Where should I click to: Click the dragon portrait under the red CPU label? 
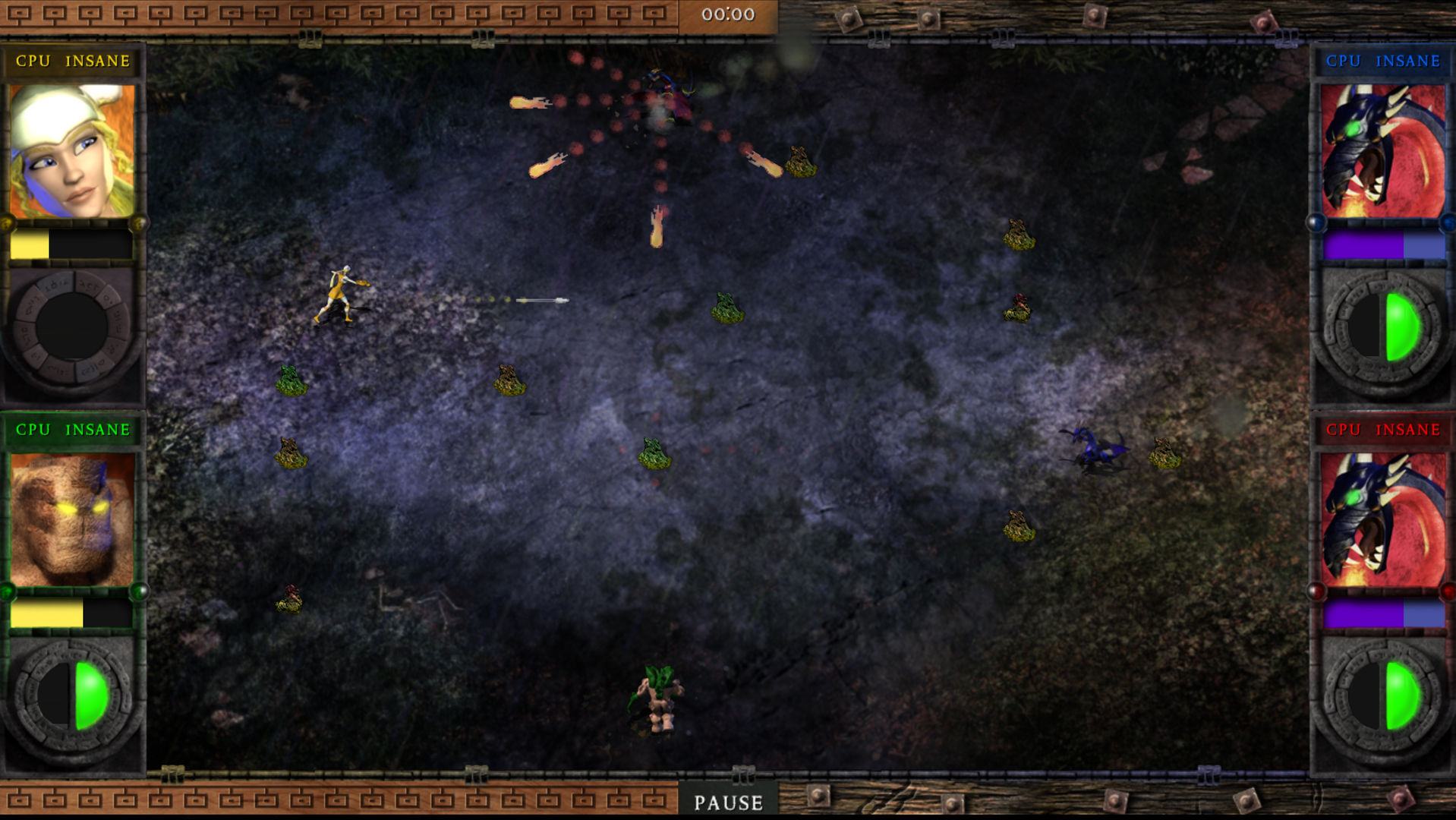[x=1383, y=520]
